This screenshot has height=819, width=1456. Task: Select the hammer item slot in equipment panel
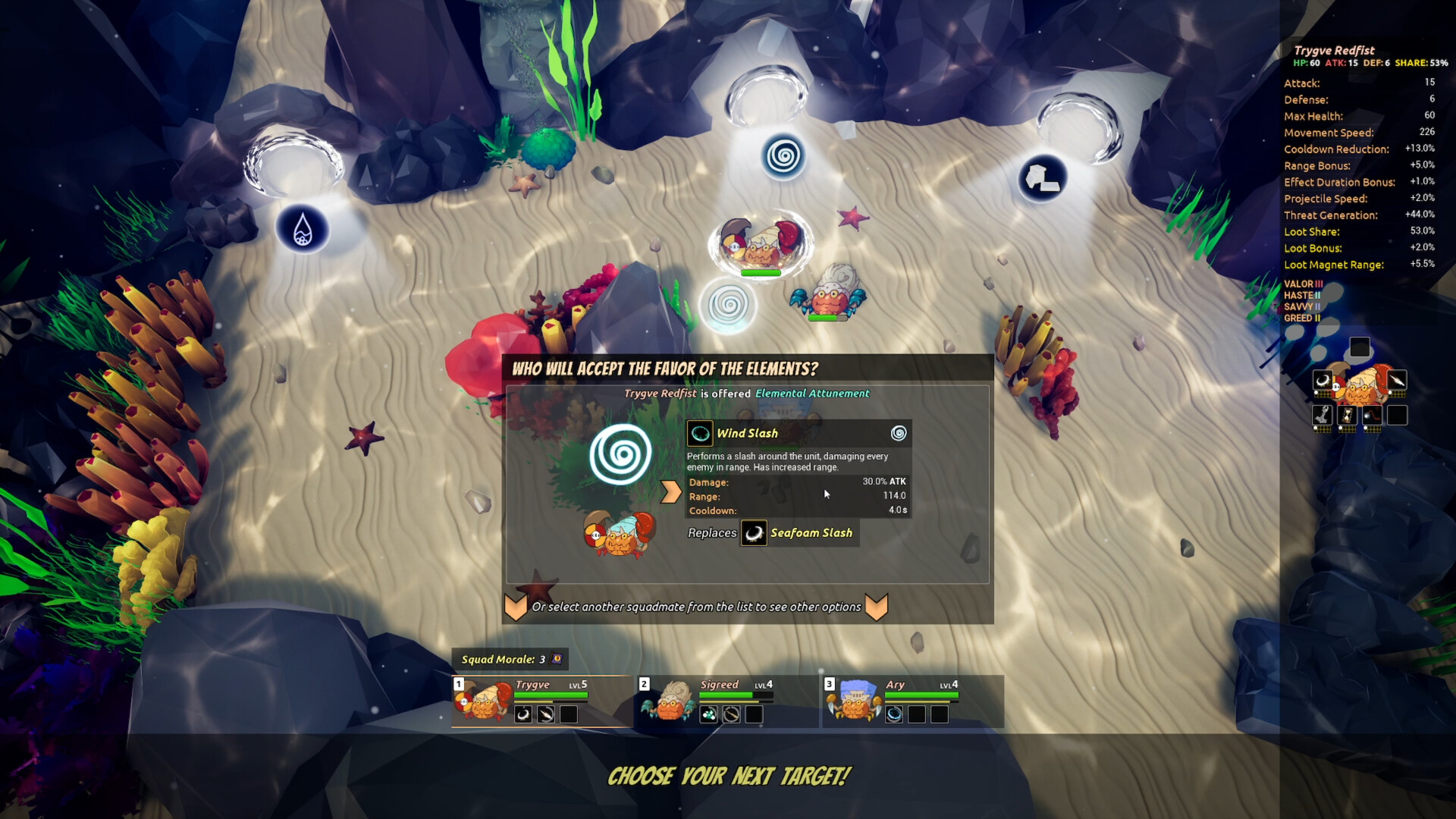pos(1323,415)
